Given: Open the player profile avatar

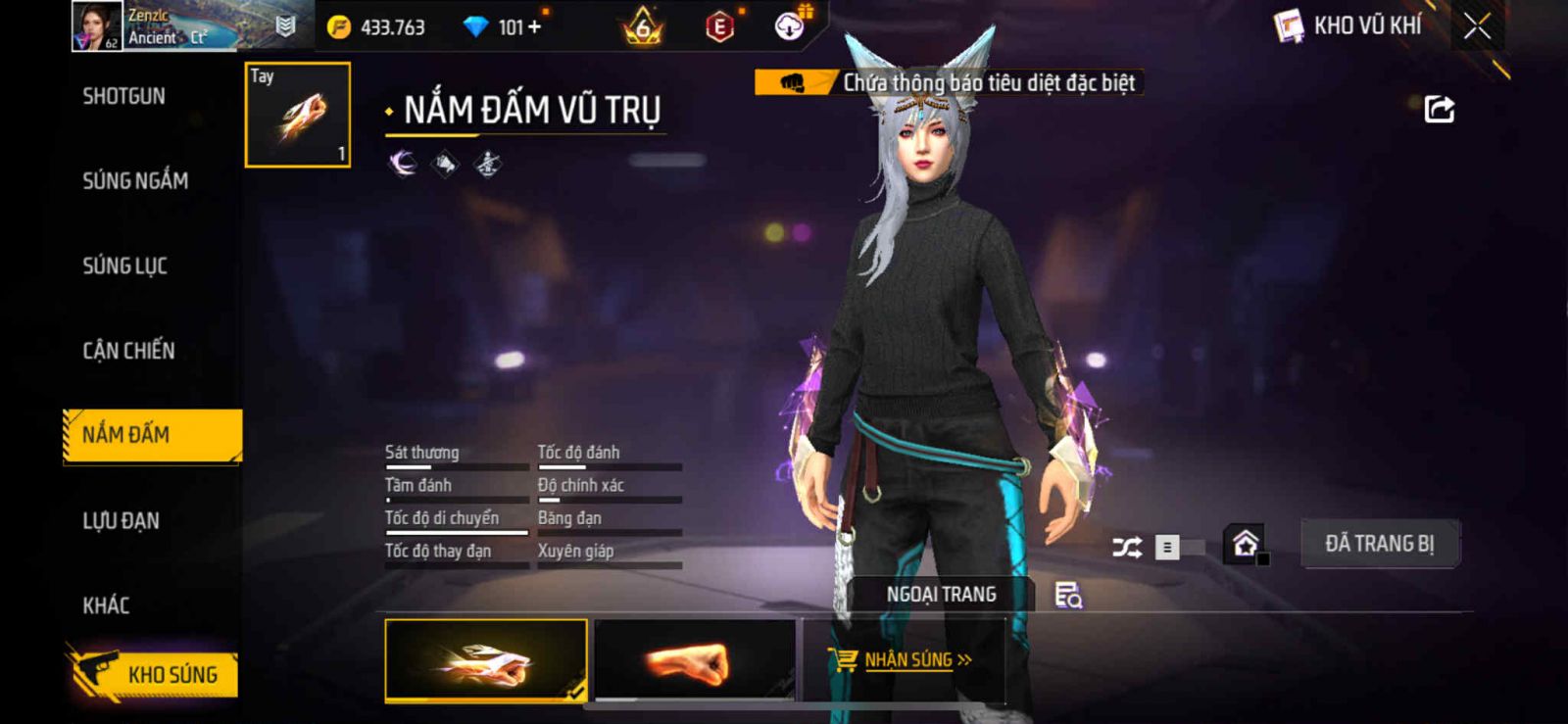Looking at the screenshot, I should pos(96,26).
